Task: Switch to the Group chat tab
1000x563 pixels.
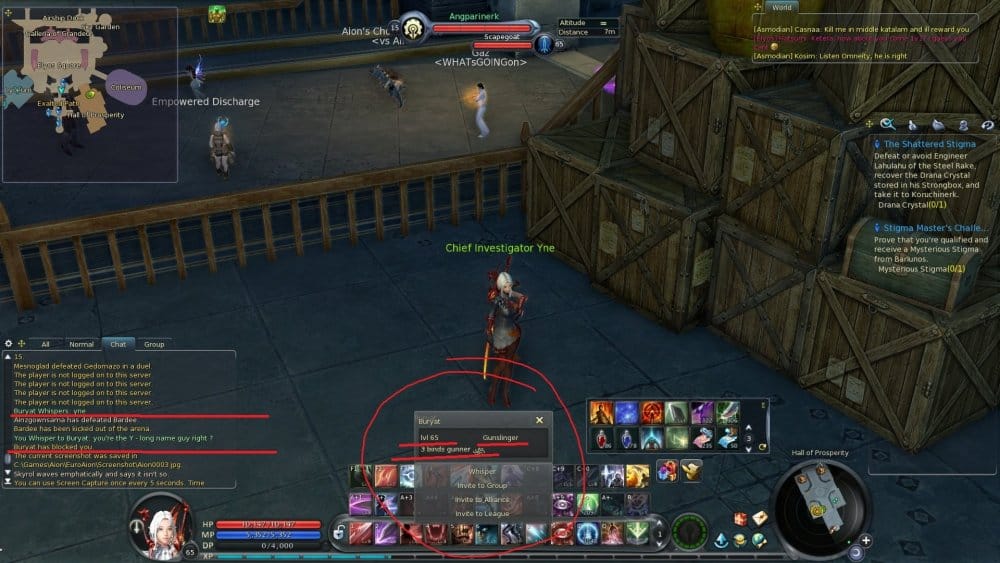Action: click(x=153, y=344)
